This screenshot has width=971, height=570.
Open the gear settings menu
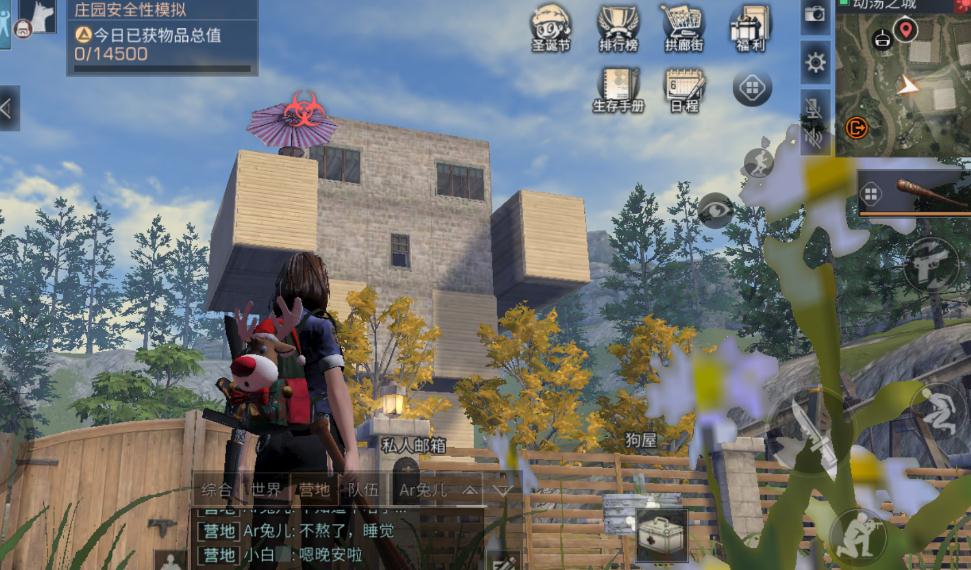pos(816,64)
